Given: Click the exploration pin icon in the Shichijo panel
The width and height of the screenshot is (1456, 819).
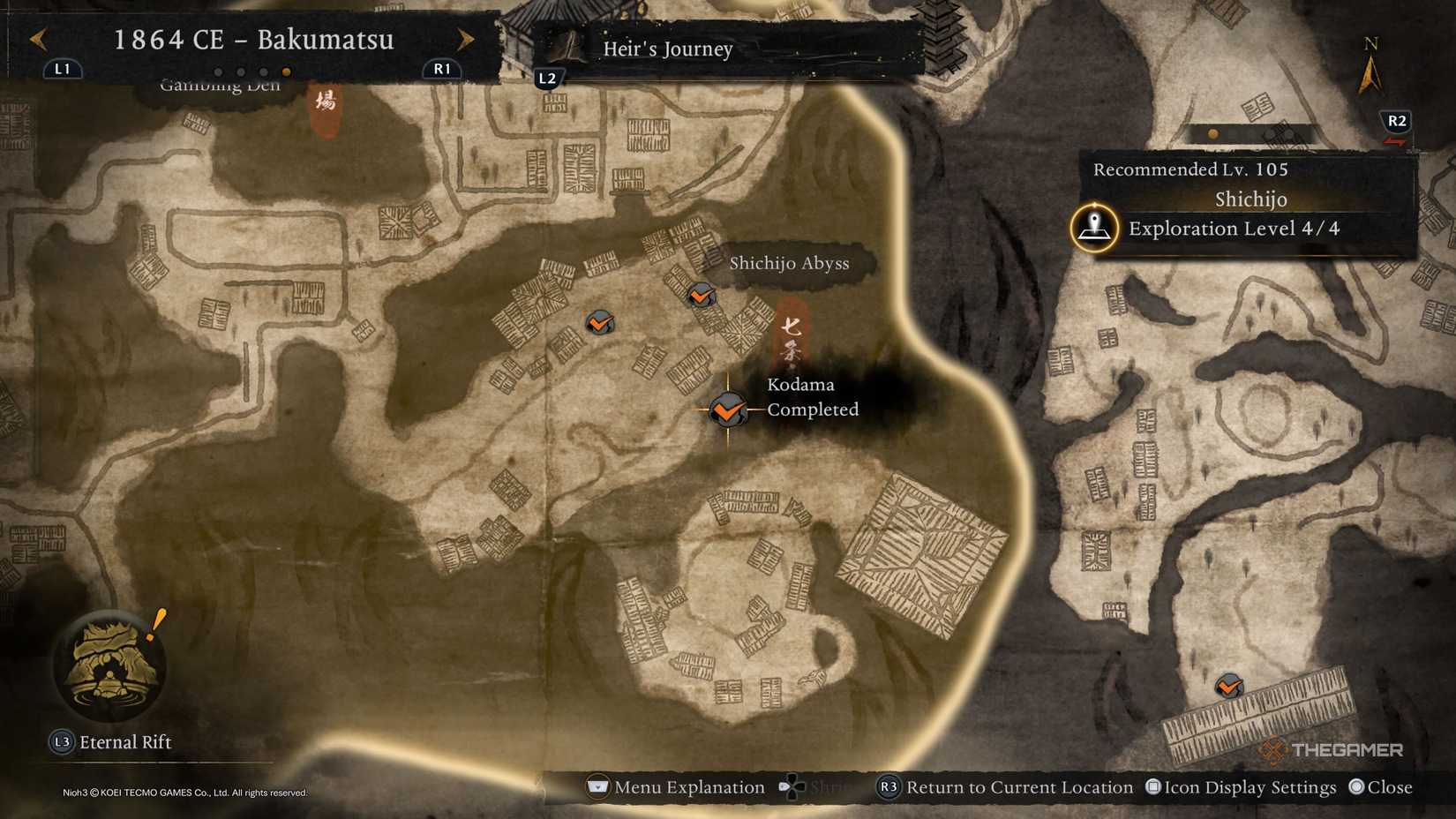Looking at the screenshot, I should click(1092, 228).
